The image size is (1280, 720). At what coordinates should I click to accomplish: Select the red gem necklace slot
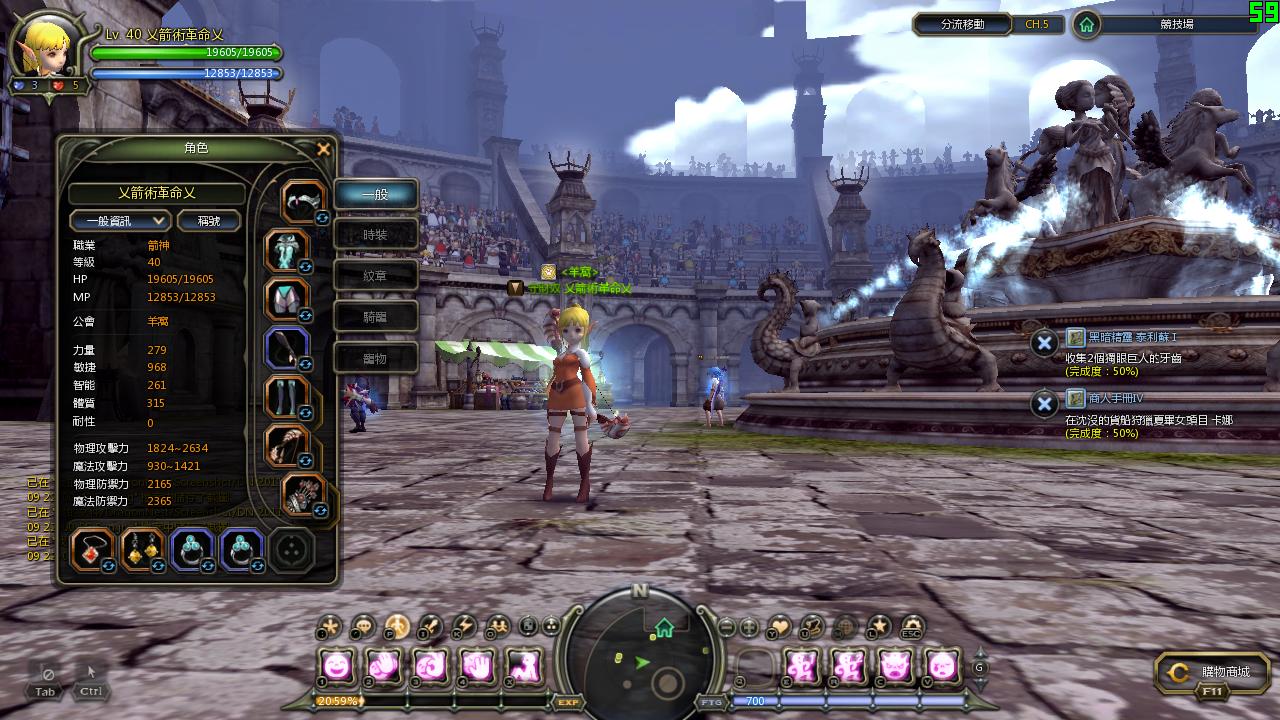point(92,549)
